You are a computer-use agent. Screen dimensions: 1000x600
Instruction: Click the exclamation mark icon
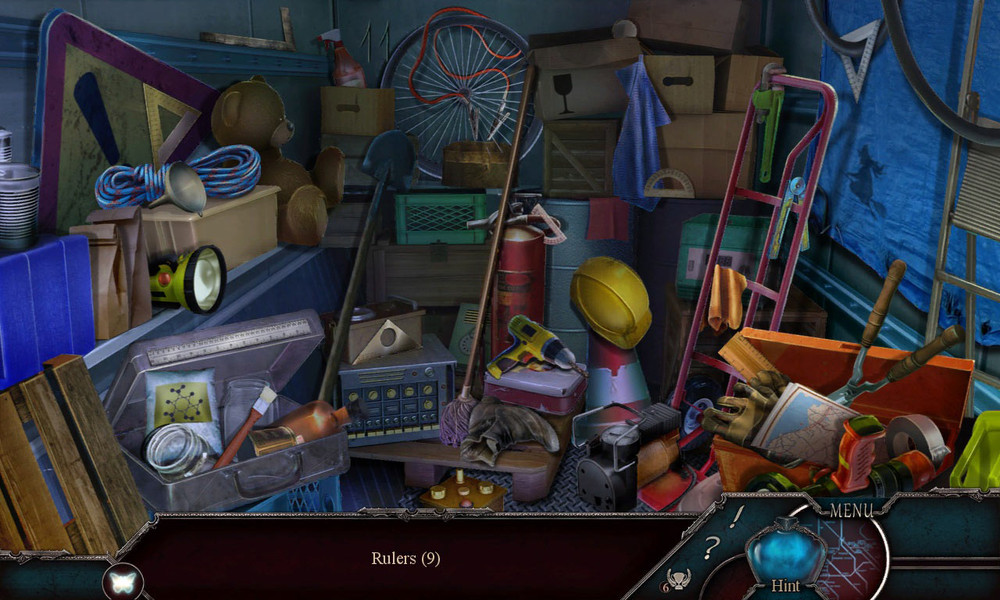click(x=737, y=516)
